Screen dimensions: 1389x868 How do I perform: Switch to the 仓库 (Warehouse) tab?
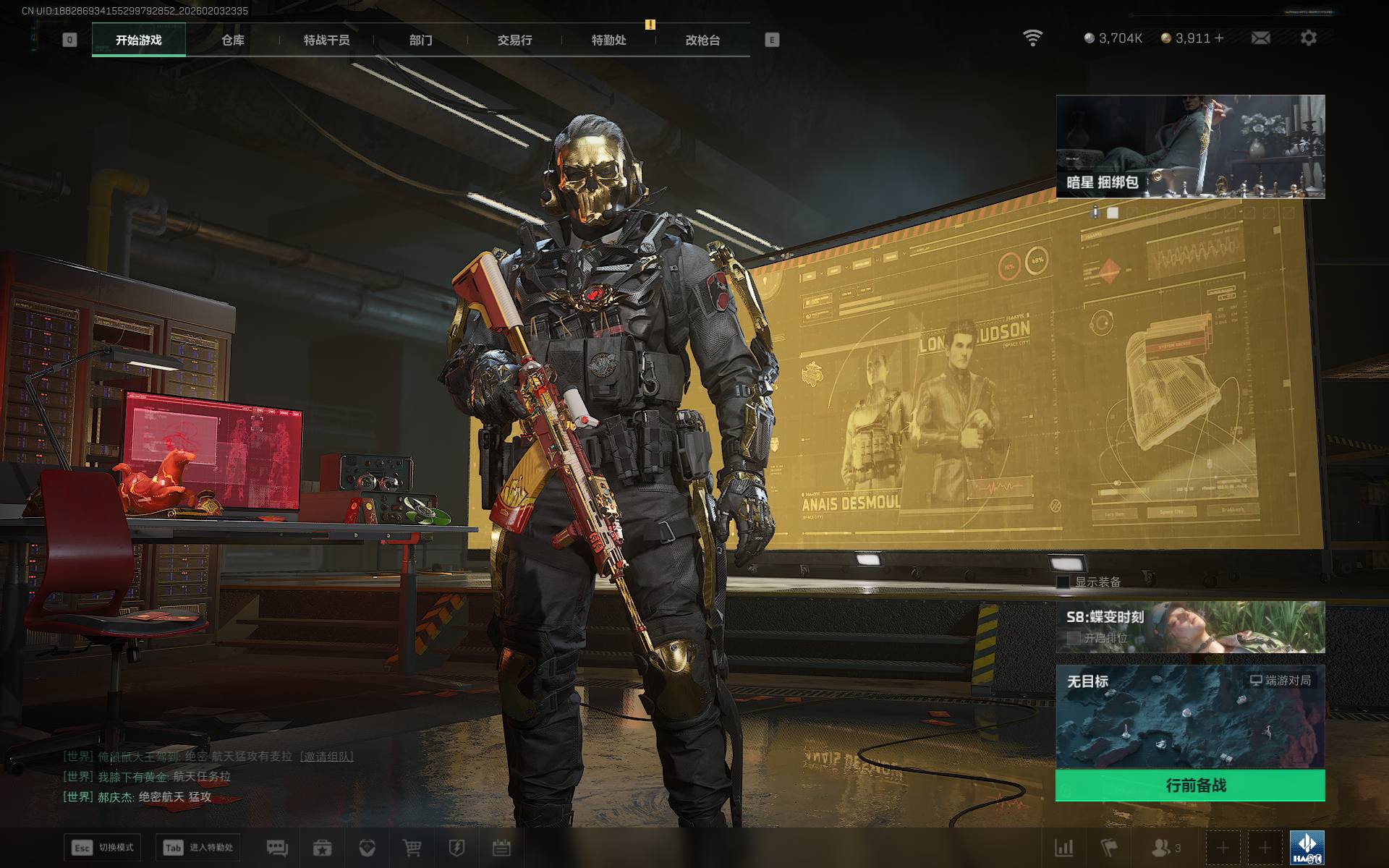[232, 41]
